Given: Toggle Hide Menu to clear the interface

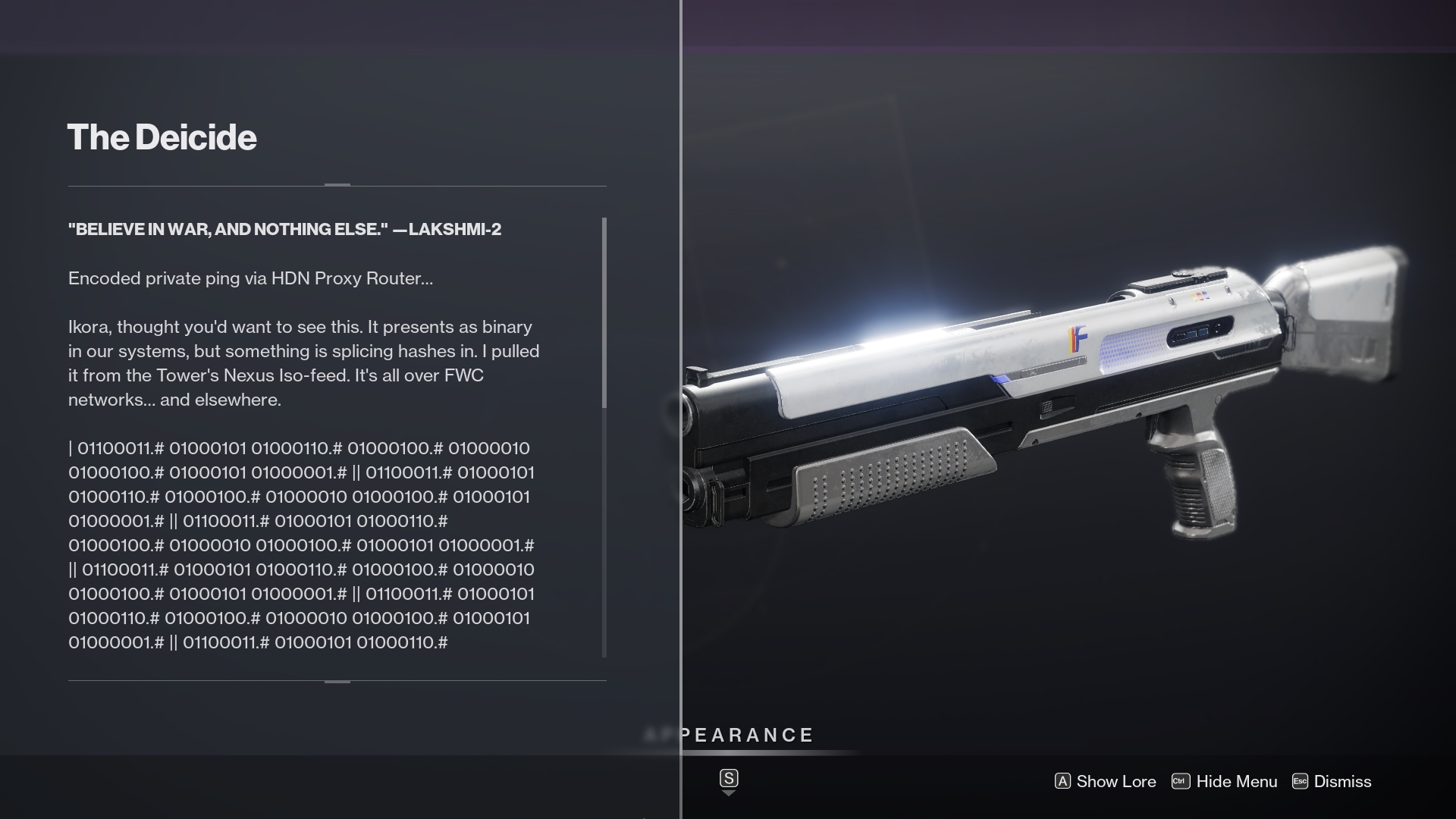Looking at the screenshot, I should pos(1236,781).
